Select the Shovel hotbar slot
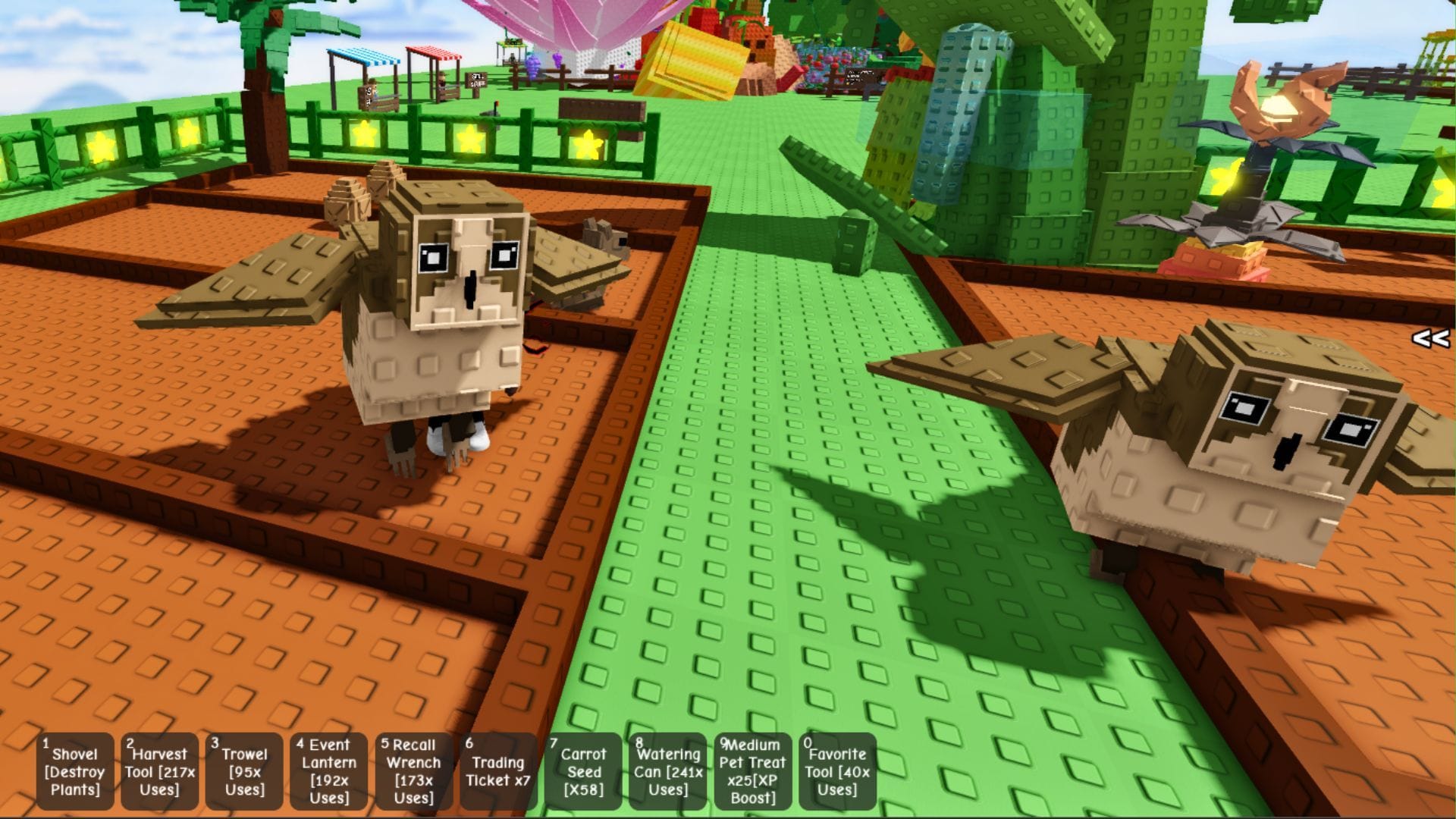 pos(74,771)
